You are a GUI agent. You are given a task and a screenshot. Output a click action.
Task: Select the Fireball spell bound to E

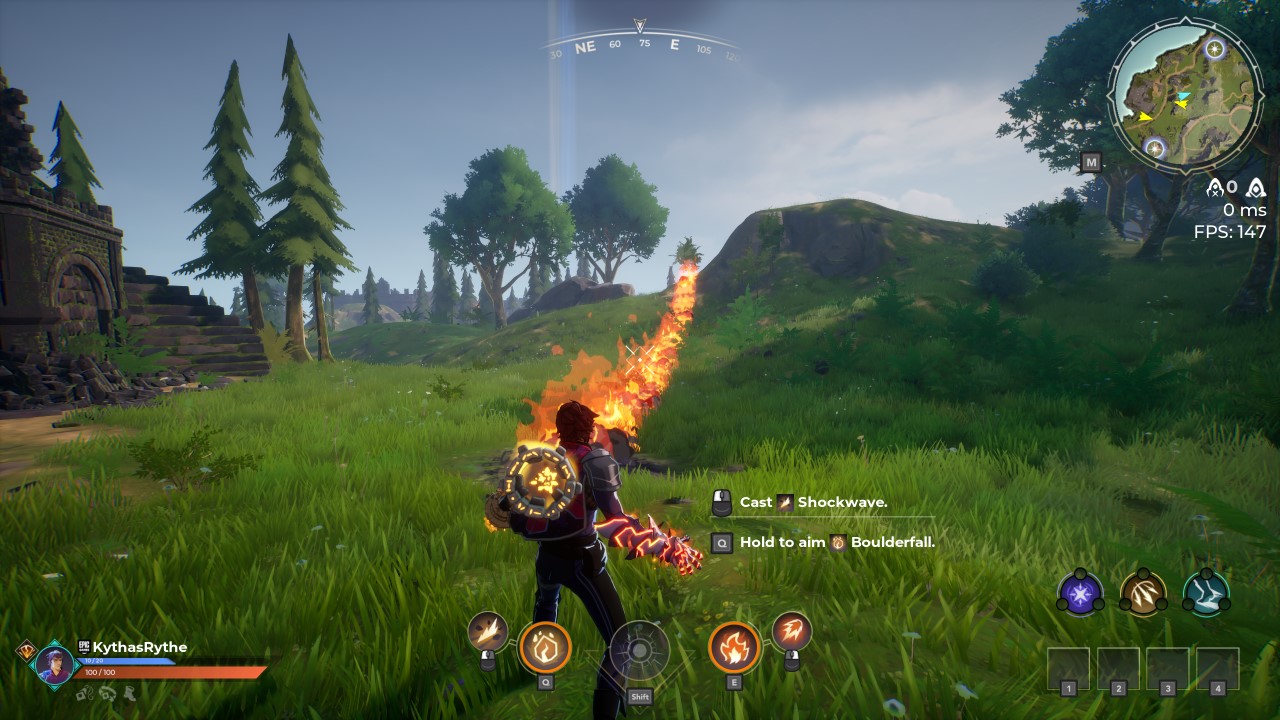pos(734,647)
